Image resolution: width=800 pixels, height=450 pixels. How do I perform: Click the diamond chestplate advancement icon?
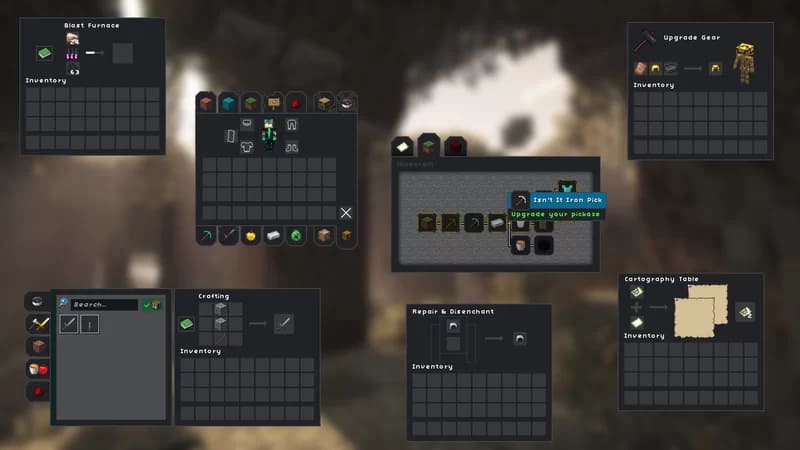point(567,188)
